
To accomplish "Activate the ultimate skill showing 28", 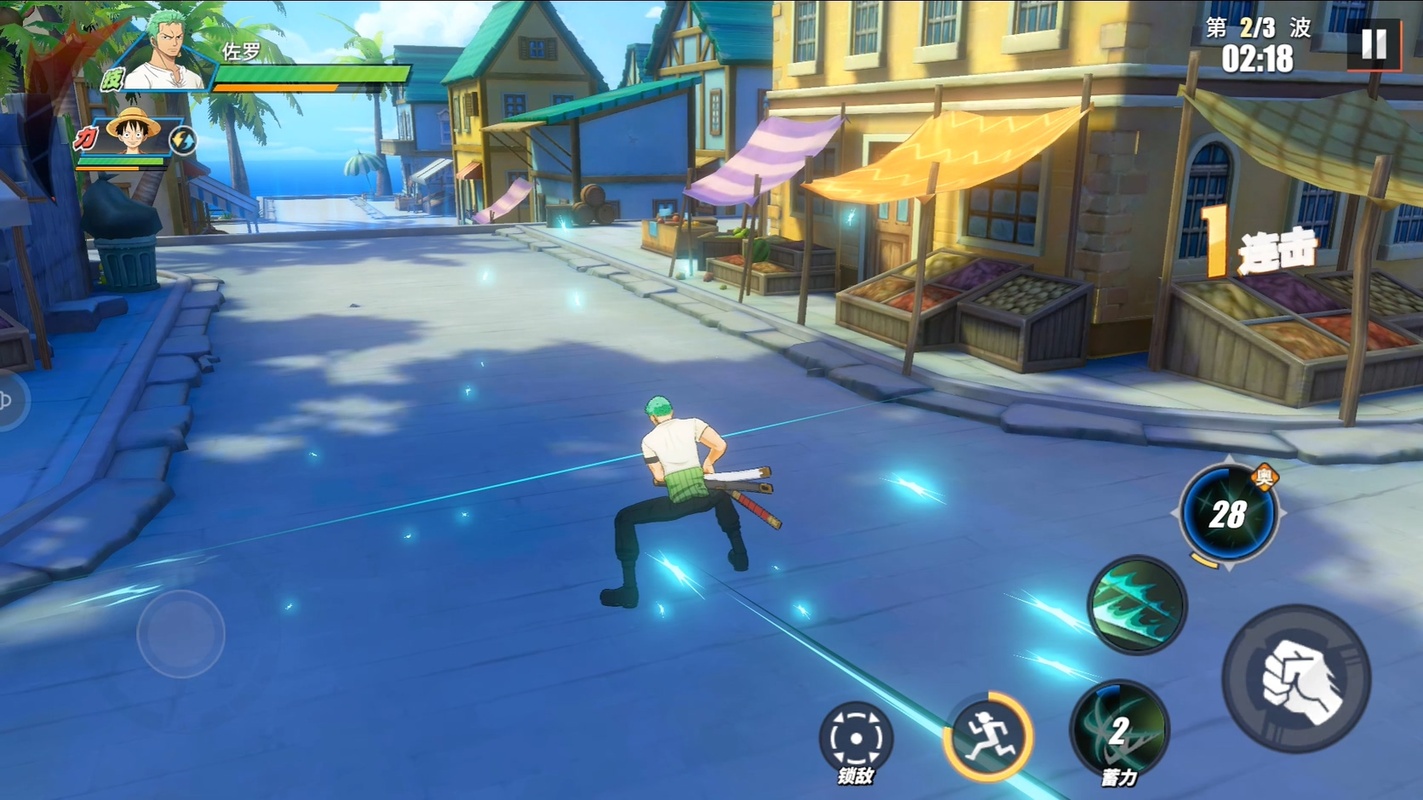I will click(1228, 514).
